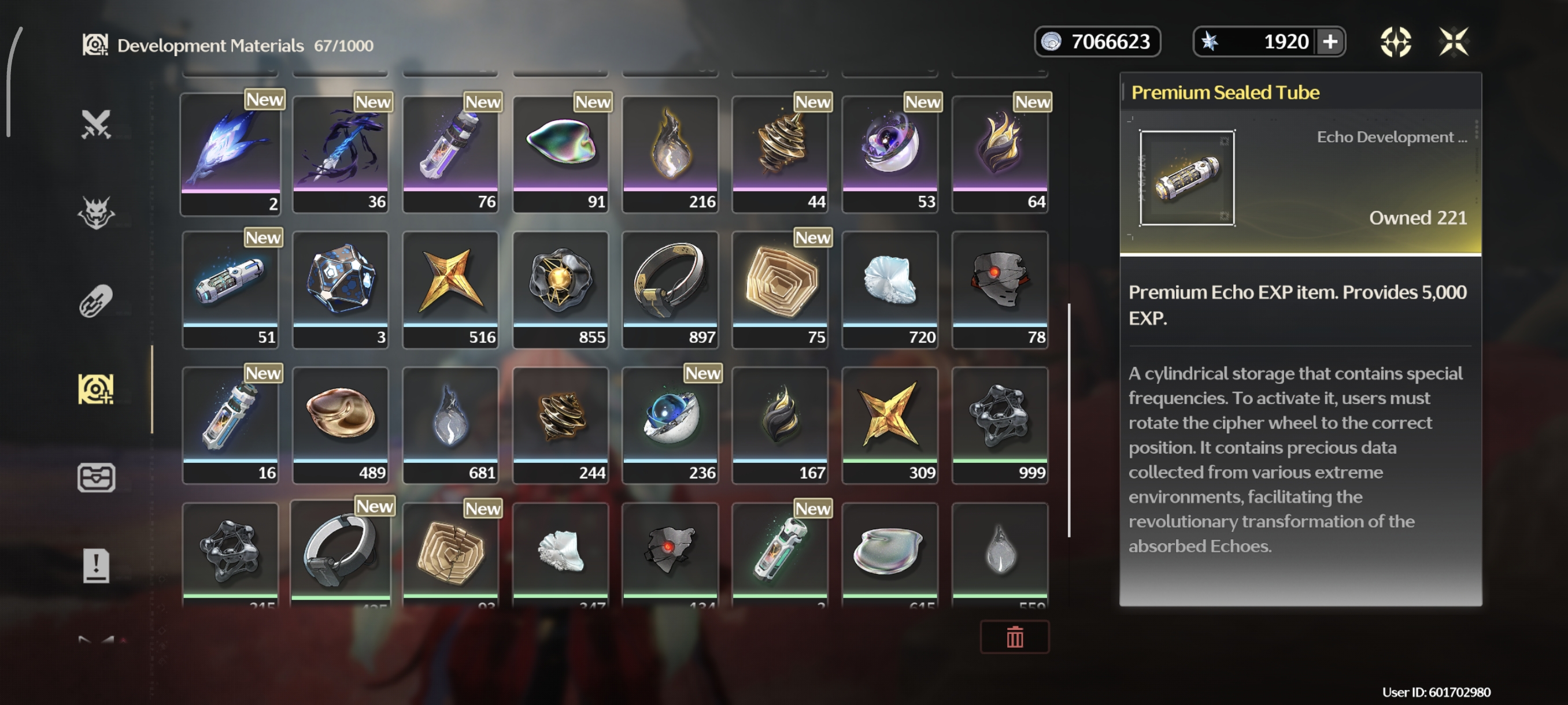This screenshot has width=1568, height=705.
Task: Choose the blue sealed tube with count 51
Action: click(231, 289)
